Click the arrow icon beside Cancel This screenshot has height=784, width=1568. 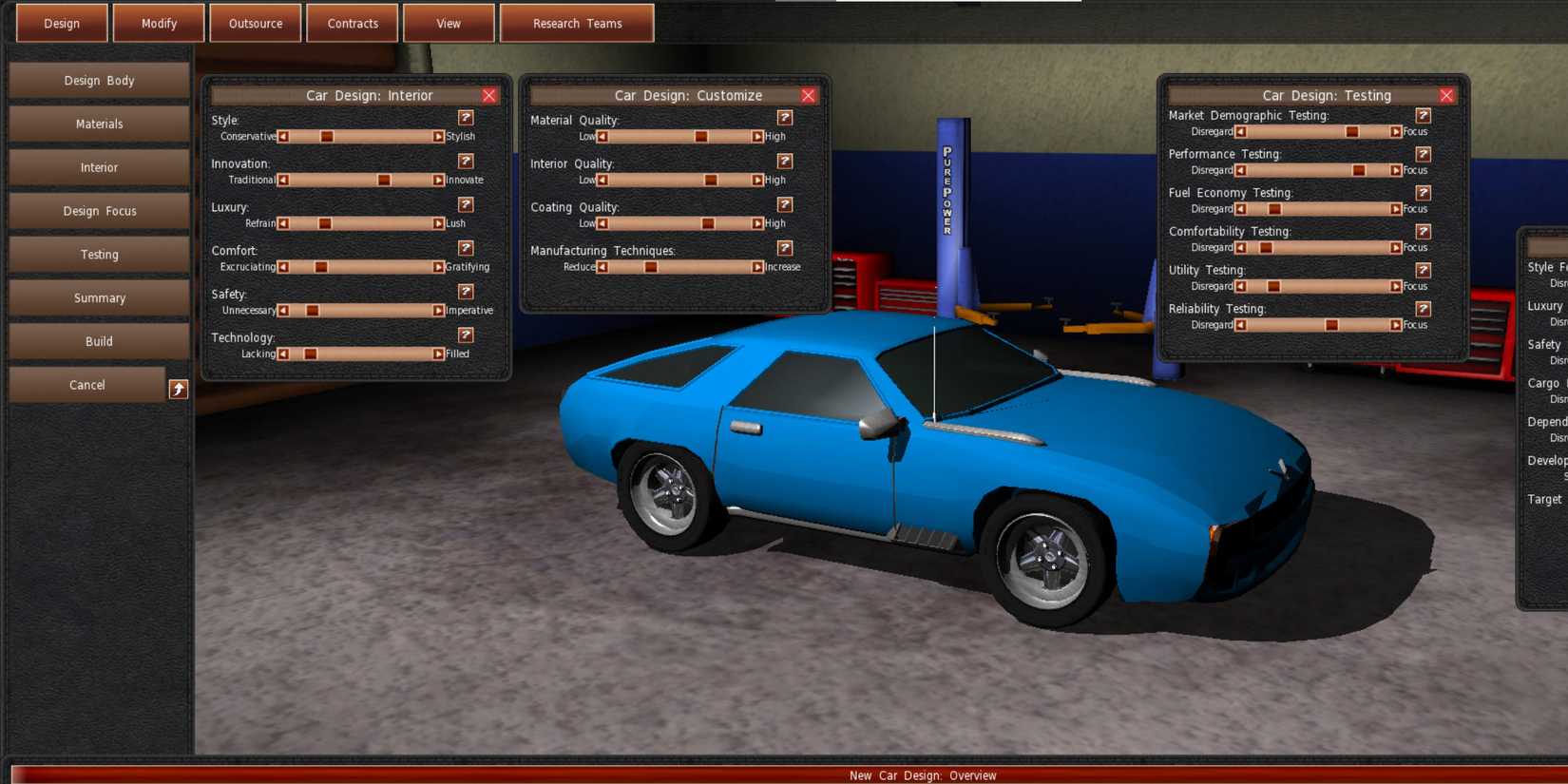coord(179,389)
